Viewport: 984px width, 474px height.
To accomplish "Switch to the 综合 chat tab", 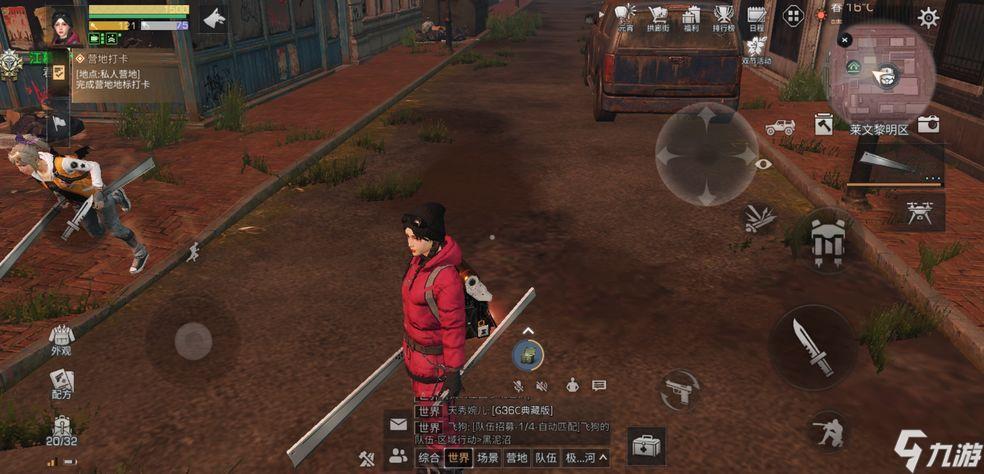I will [x=429, y=457].
